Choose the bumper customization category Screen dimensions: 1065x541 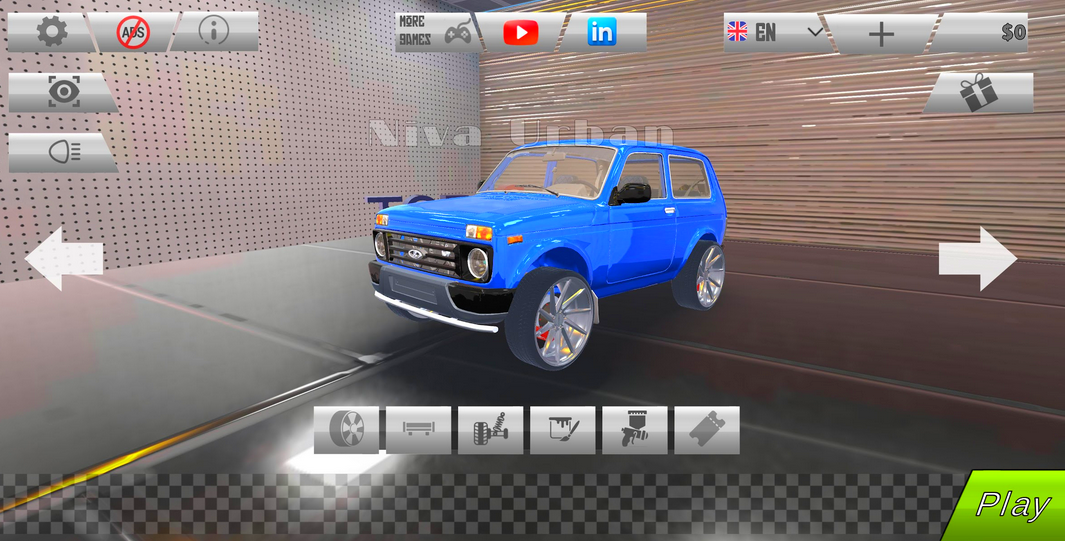click(419, 430)
